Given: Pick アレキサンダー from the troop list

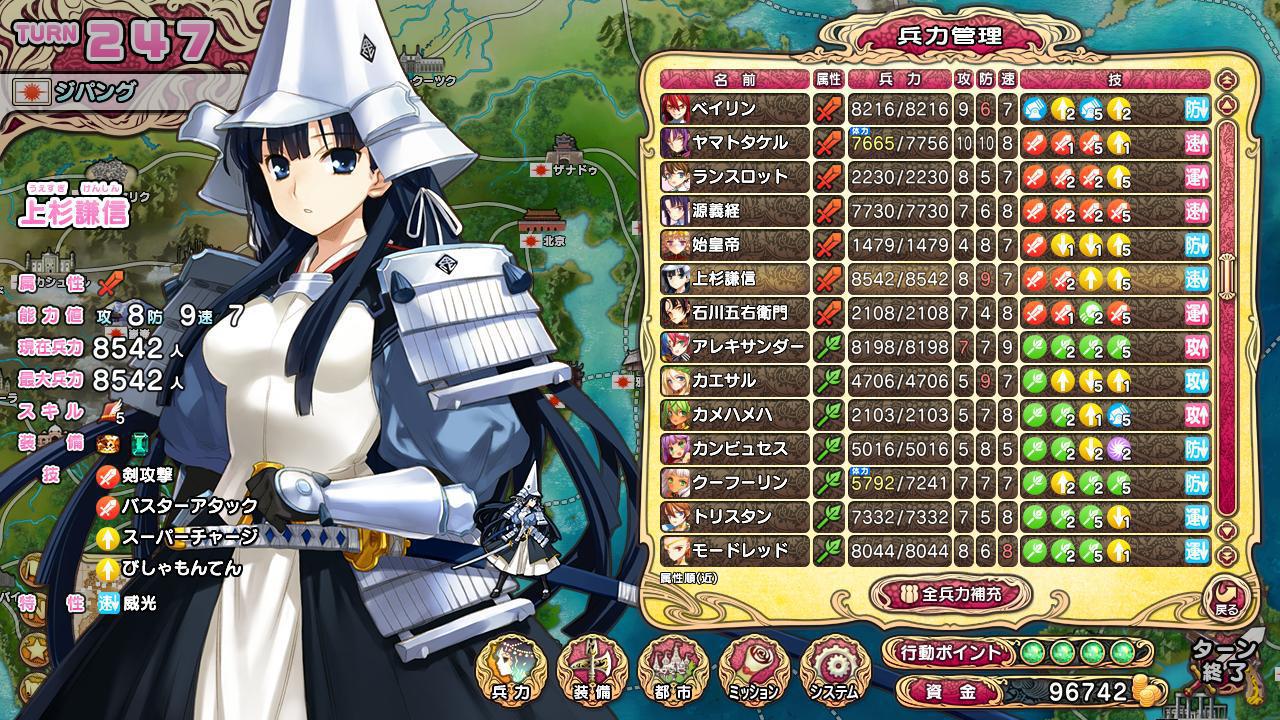Looking at the screenshot, I should (x=735, y=347).
